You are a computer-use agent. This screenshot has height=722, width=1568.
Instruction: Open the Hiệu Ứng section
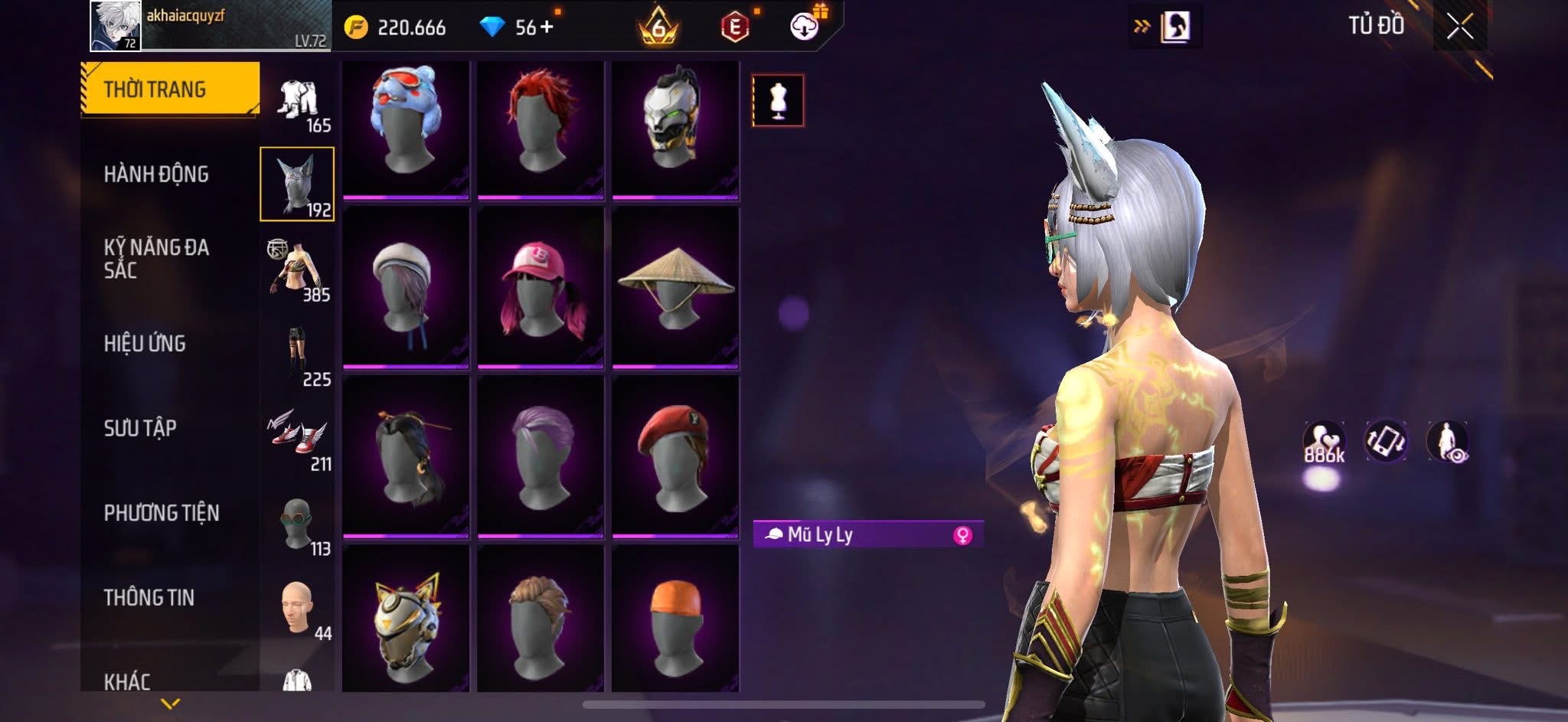point(145,344)
